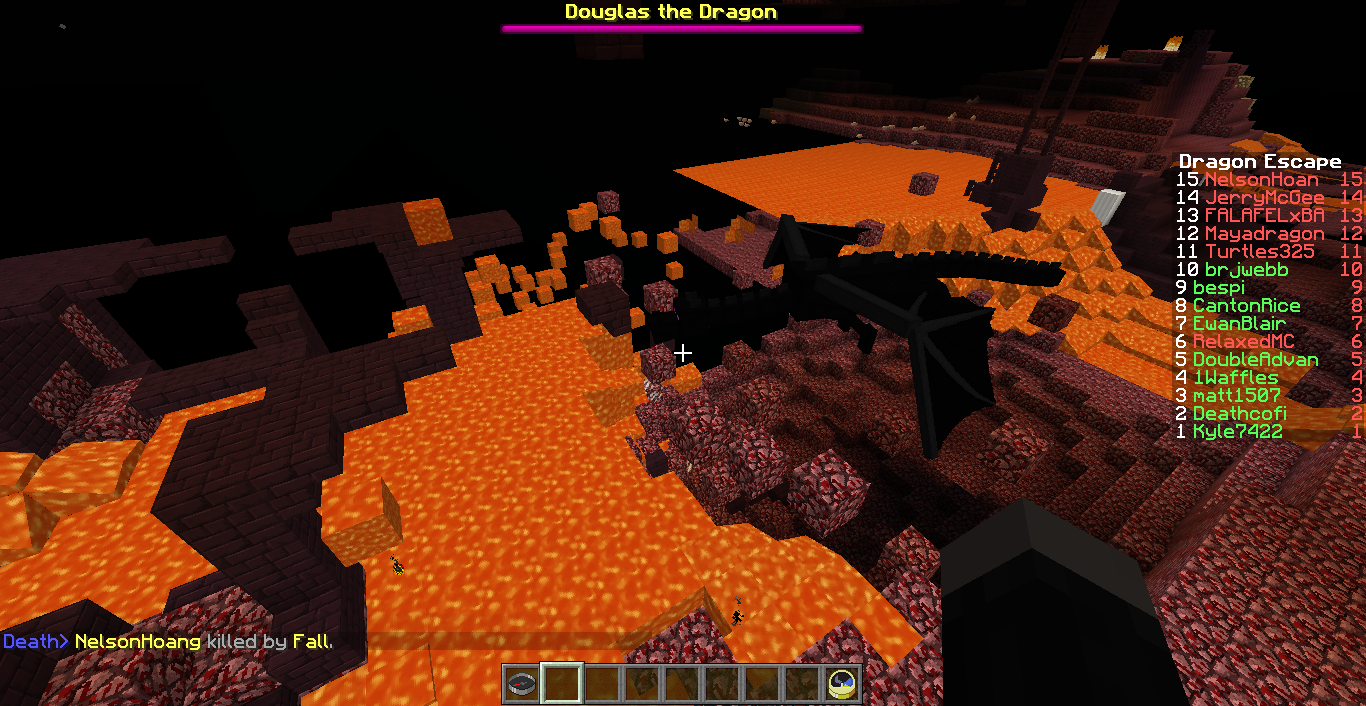This screenshot has width=1366, height=706.
Task: Select NelsonHoan in the Dragon Escape list
Action: point(1261,180)
